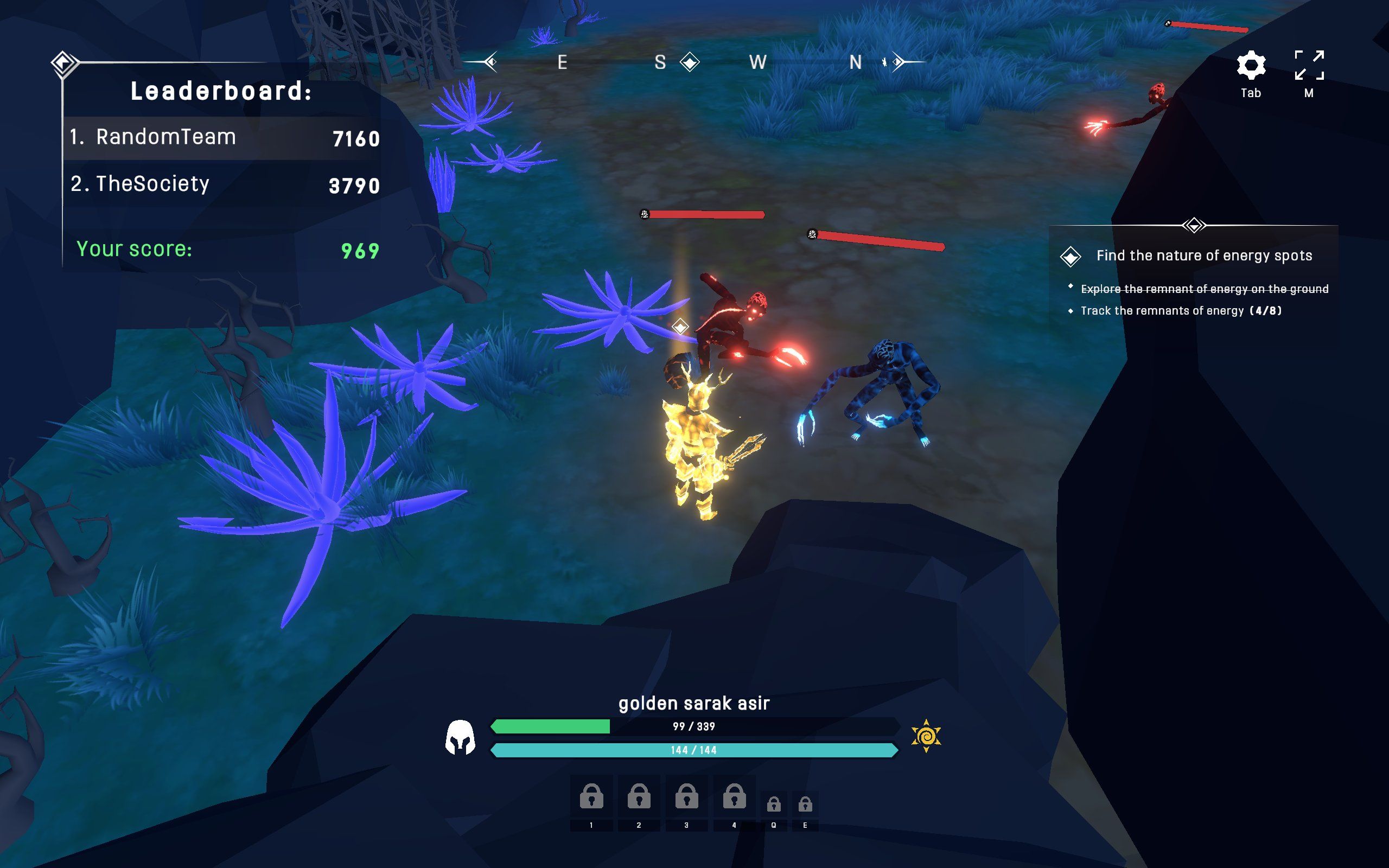The width and height of the screenshot is (1389, 868).
Task: Select the TheSociety leaderboard row
Action: point(222,184)
